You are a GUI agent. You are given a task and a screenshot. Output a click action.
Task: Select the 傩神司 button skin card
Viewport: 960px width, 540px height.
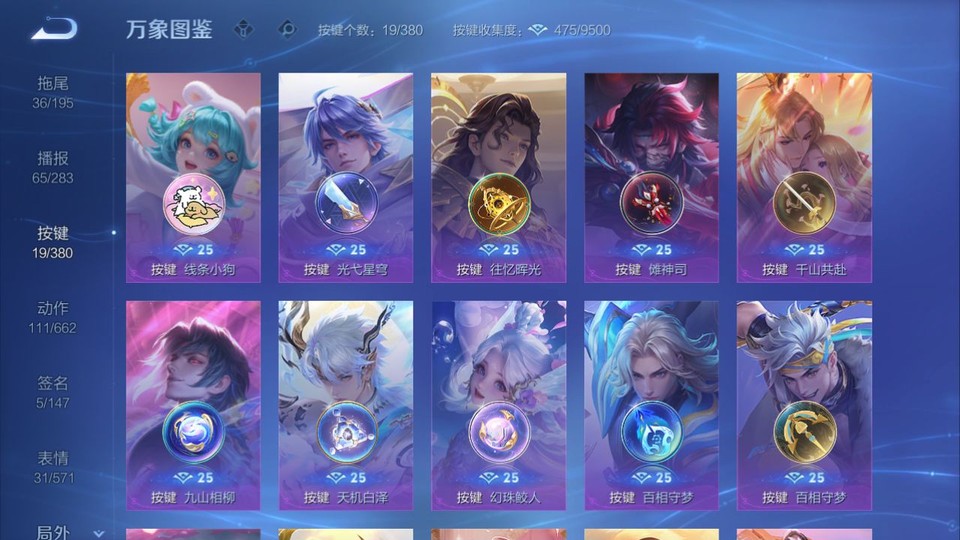point(651,177)
